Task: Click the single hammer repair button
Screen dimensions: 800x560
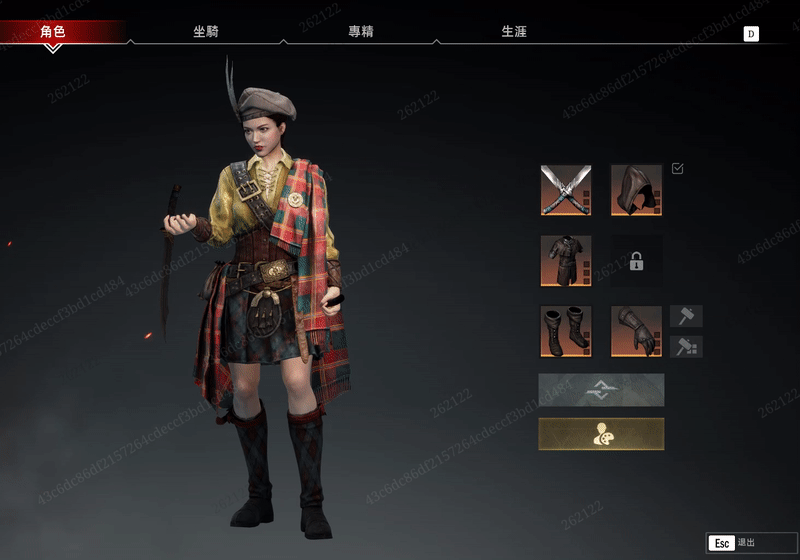Action: point(686,316)
